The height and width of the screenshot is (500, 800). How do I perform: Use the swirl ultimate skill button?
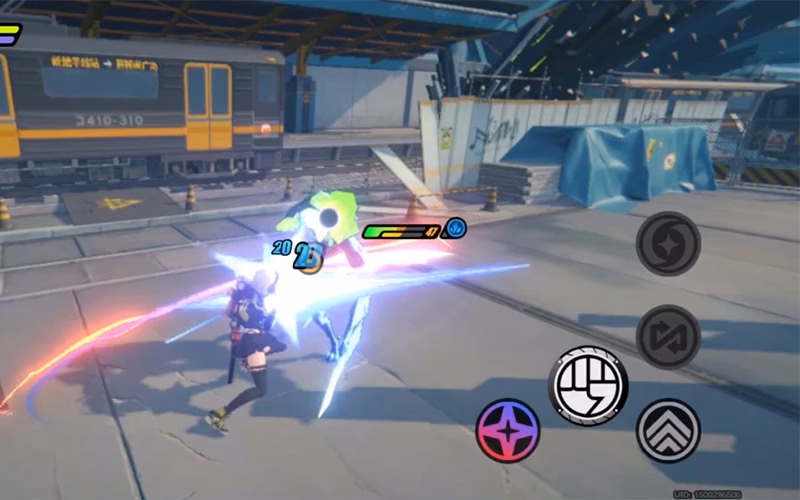pos(668,244)
